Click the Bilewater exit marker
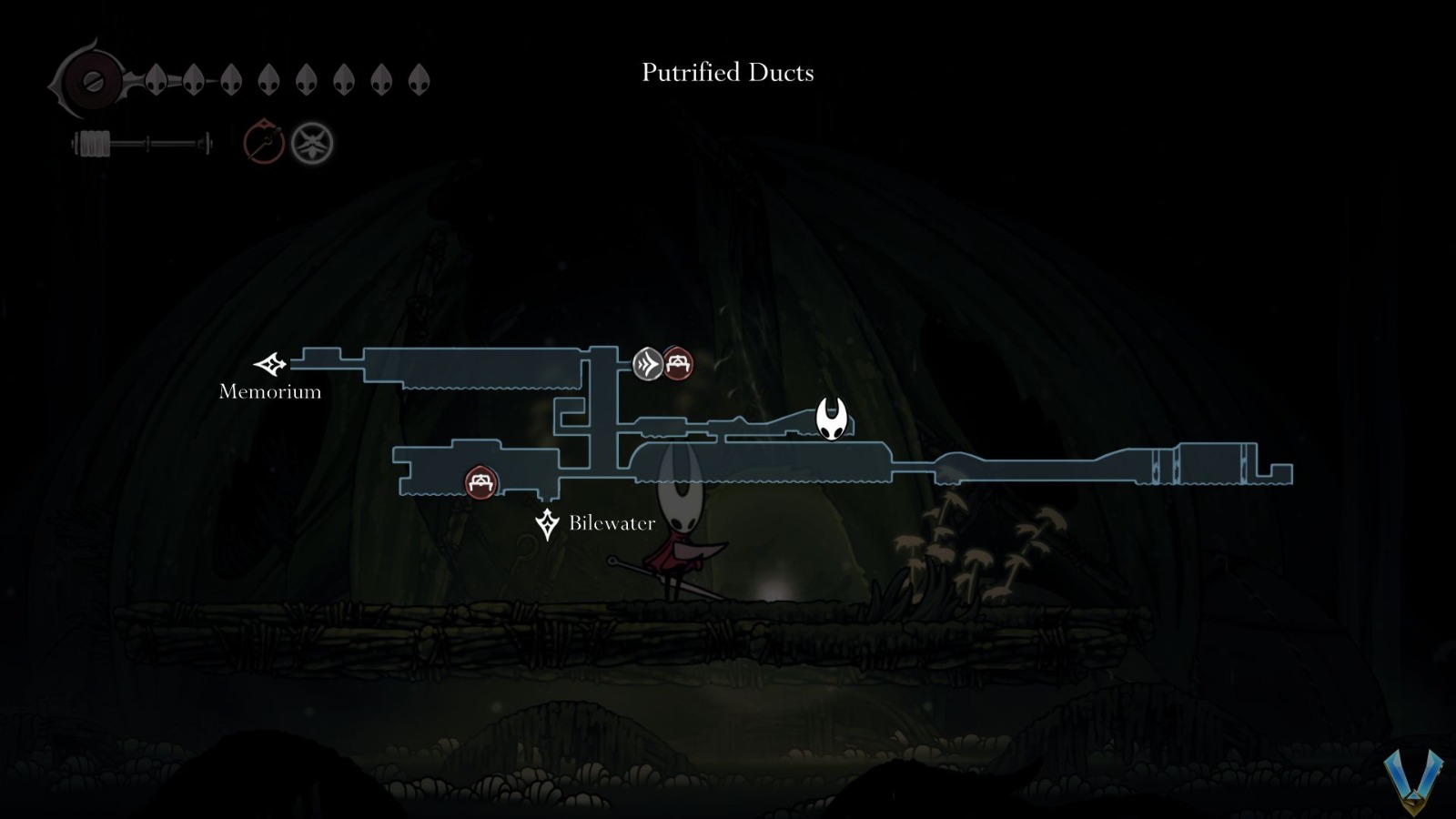The height and width of the screenshot is (819, 1456). point(547,524)
